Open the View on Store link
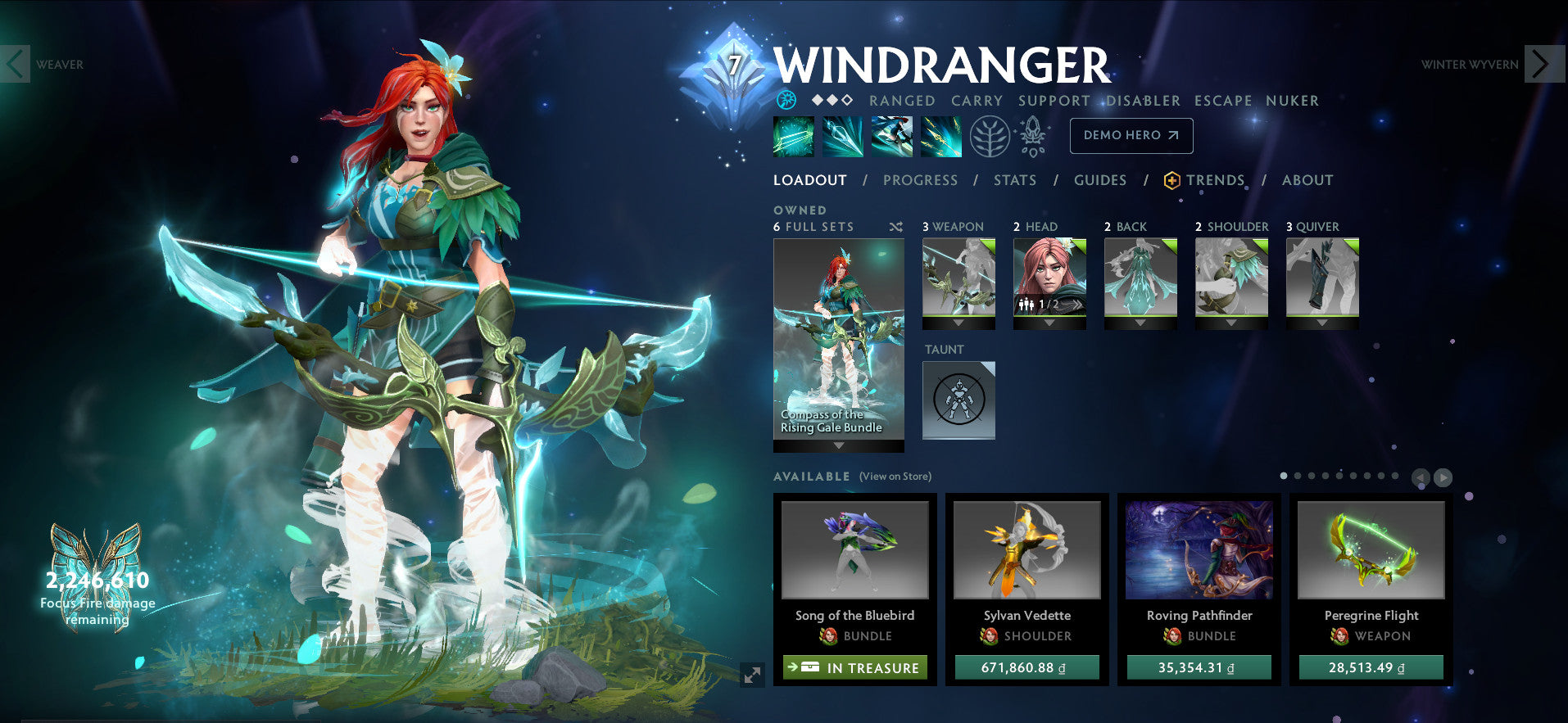The image size is (1568, 723). (894, 477)
